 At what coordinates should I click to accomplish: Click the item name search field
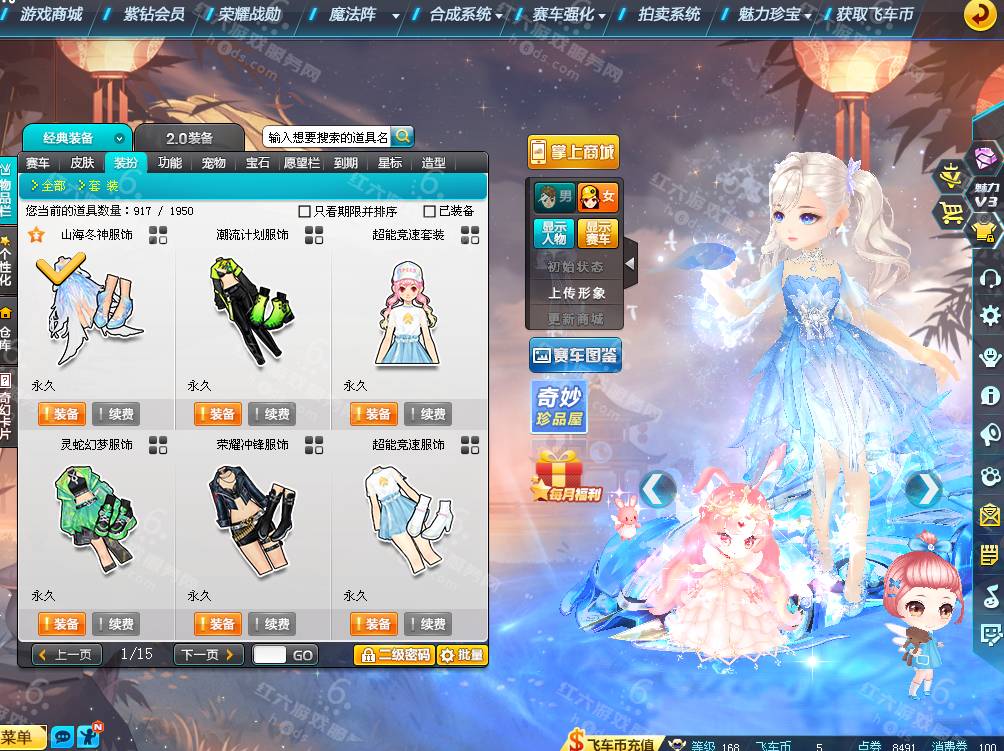(x=327, y=138)
